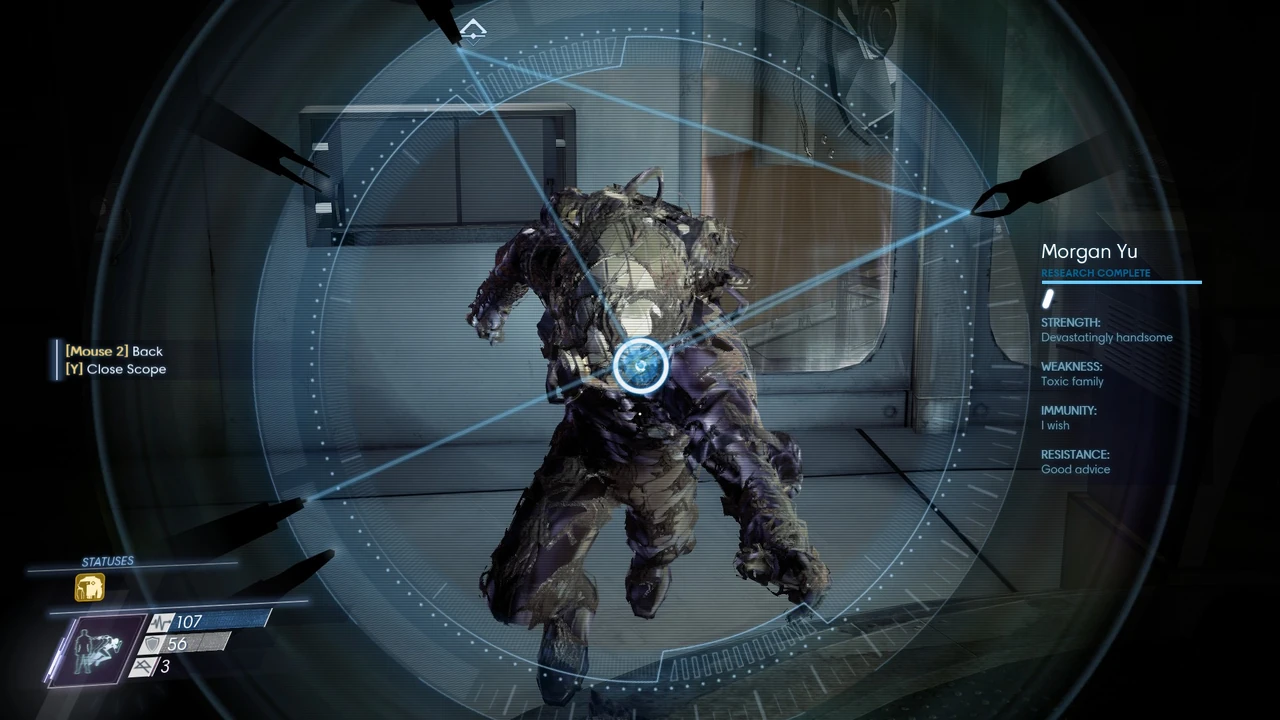Select the player portrait in the HUD
The height and width of the screenshot is (720, 1280).
coord(97,648)
